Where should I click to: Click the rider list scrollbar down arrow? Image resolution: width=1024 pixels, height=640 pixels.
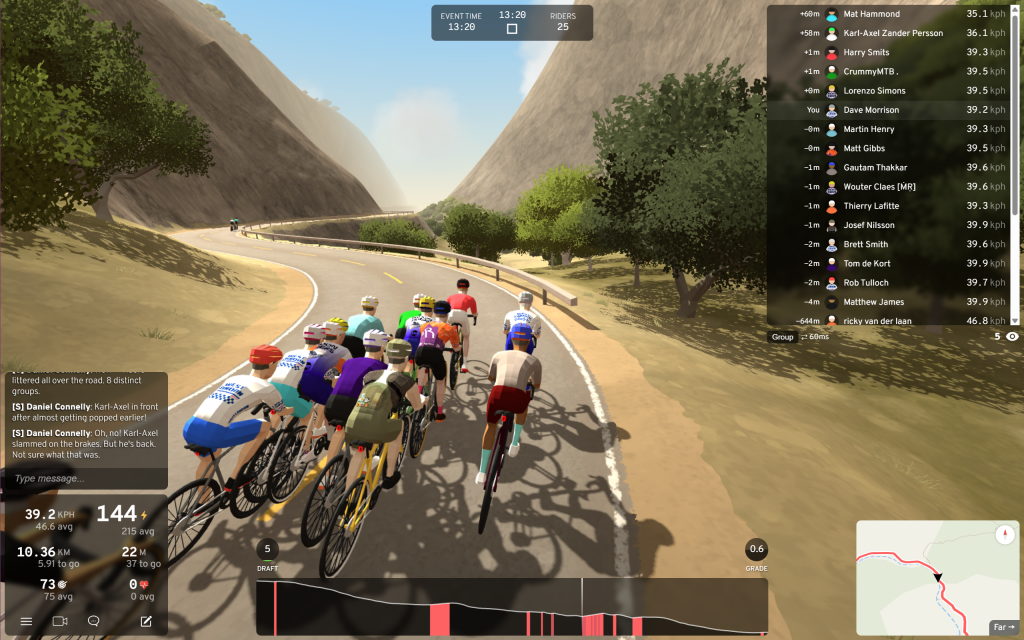pyautogui.click(x=1016, y=320)
